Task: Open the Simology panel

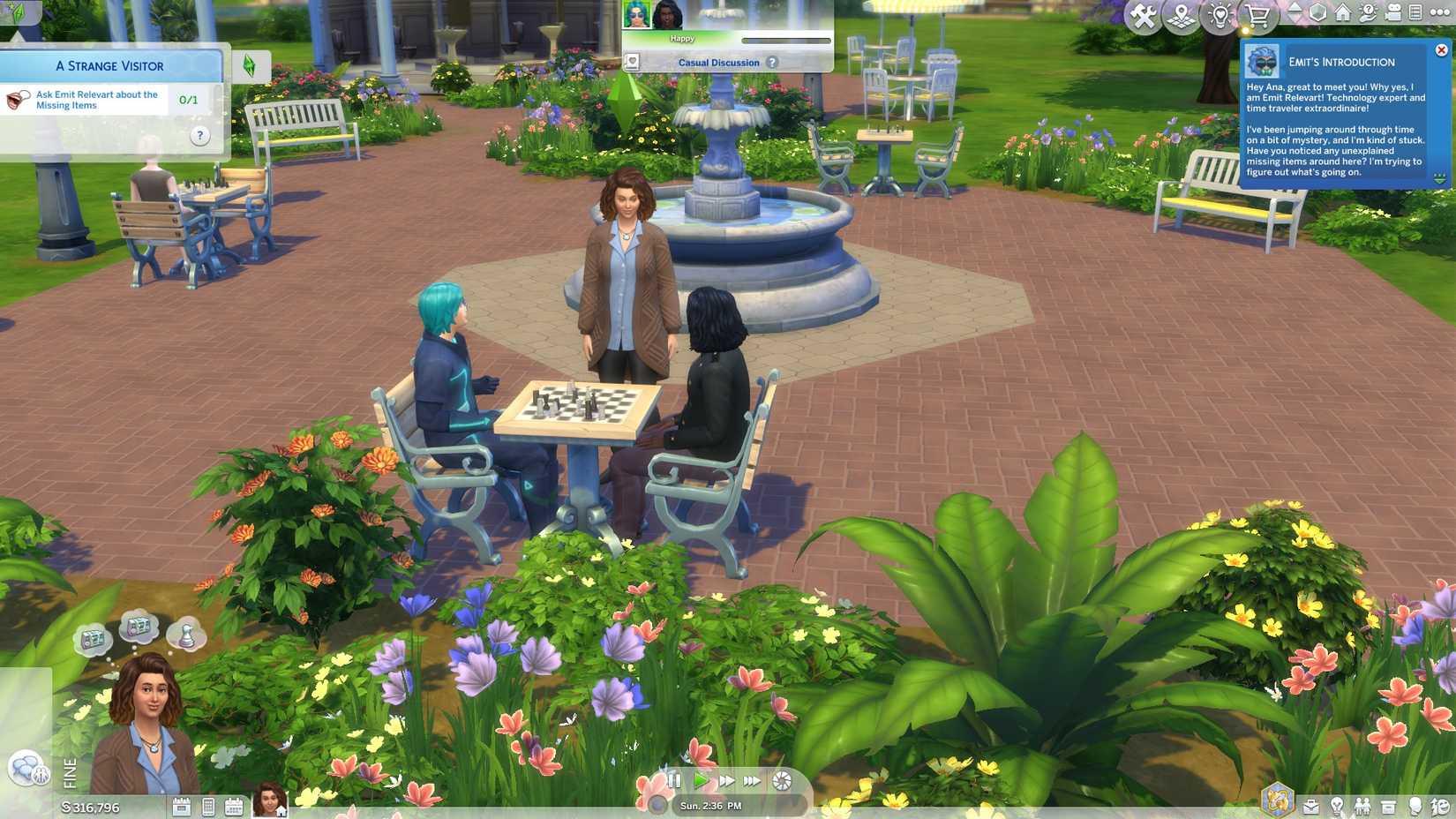Action: coord(1414,806)
